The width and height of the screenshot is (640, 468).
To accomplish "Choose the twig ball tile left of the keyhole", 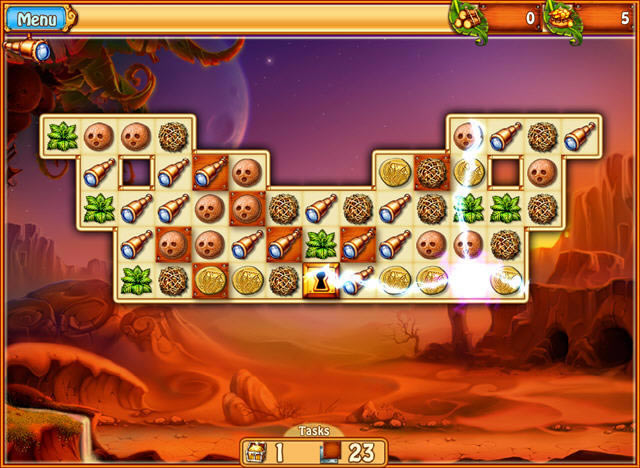I will [283, 281].
